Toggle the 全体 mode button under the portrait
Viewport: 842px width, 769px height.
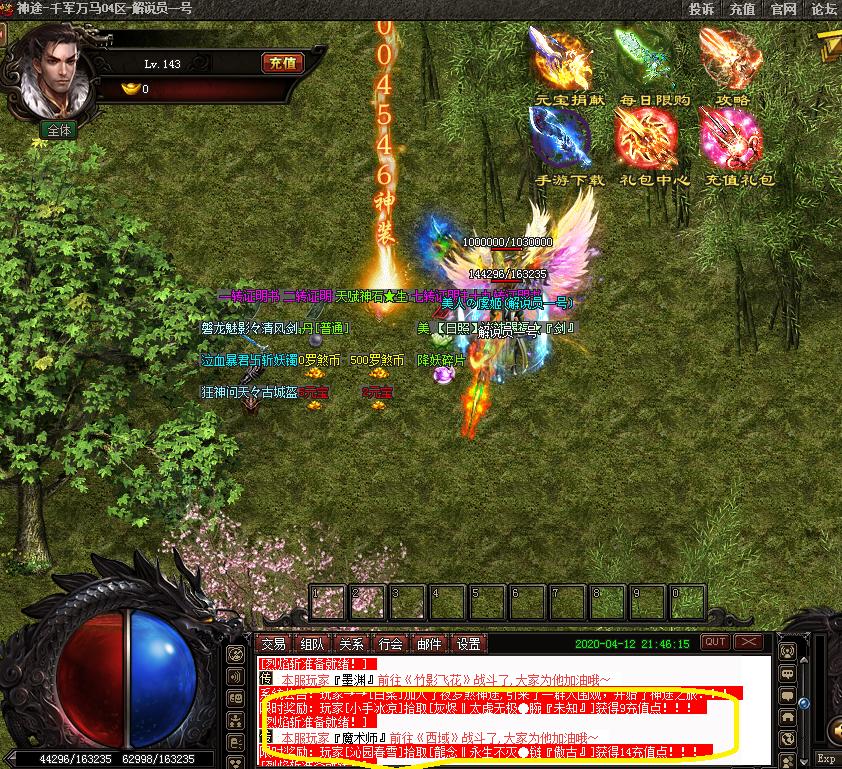tap(59, 130)
